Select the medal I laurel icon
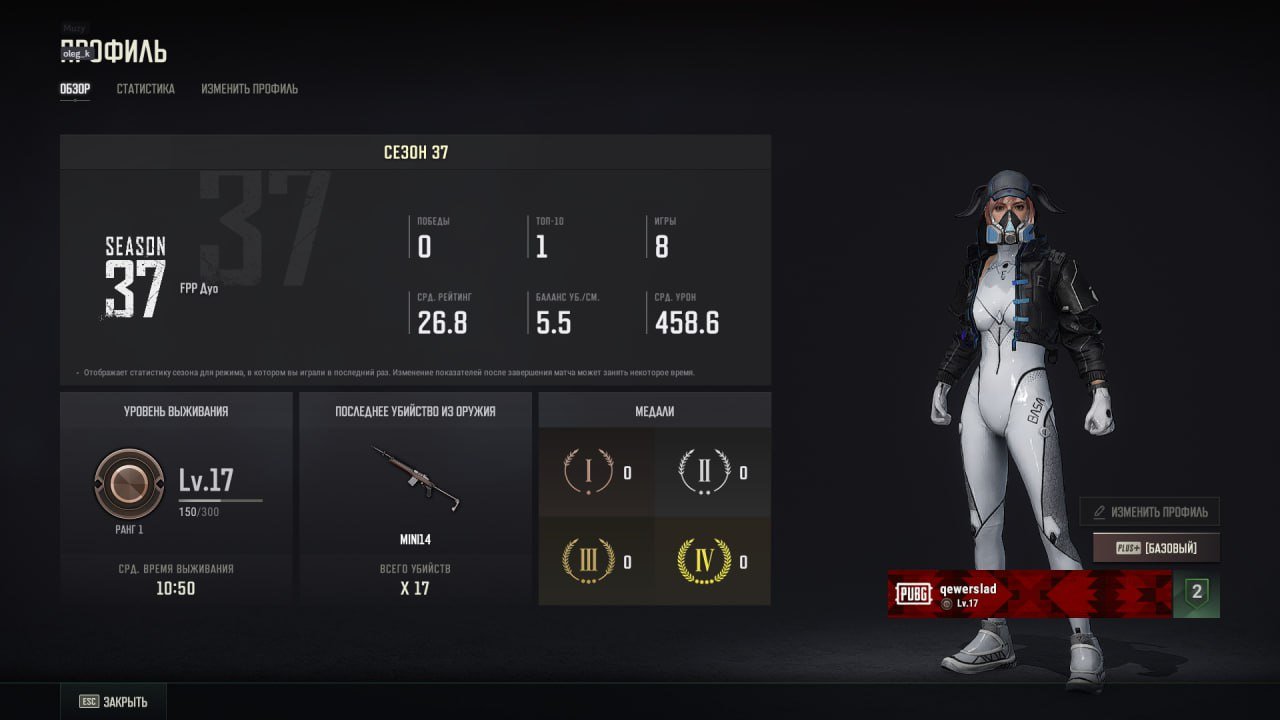 (x=588, y=472)
